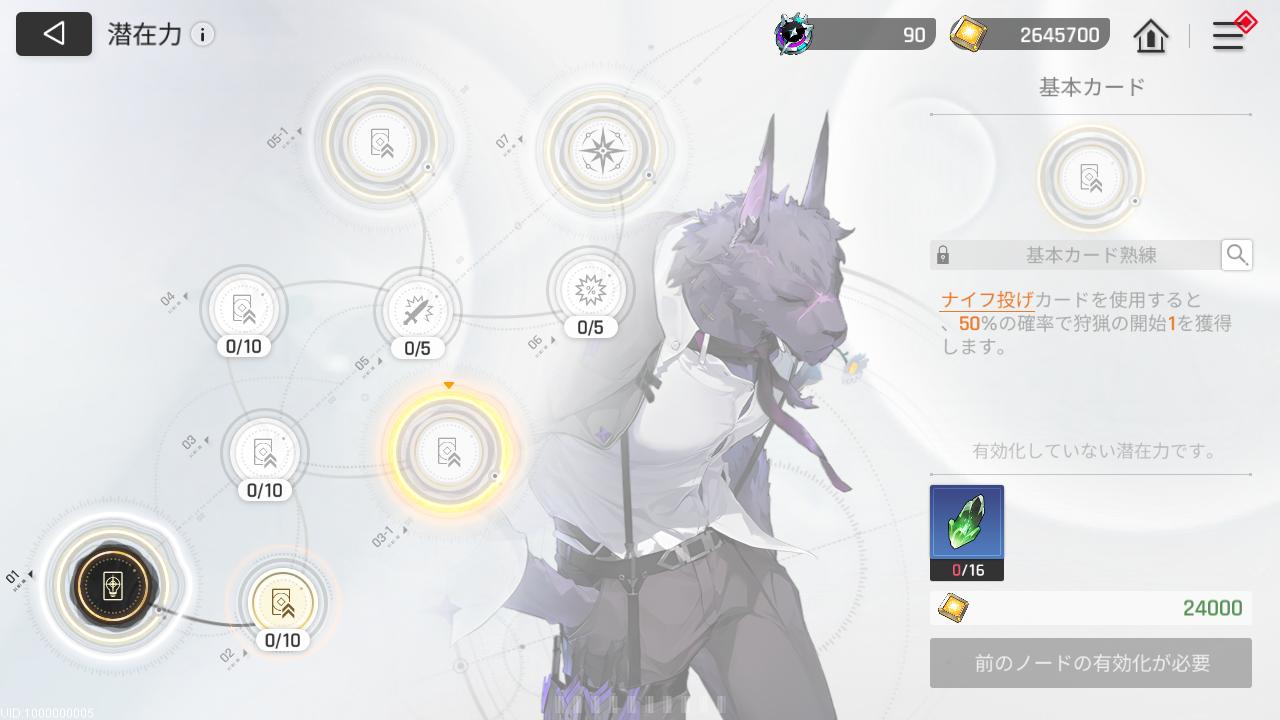The height and width of the screenshot is (720, 1280).
Task: Choose node 04 card upgrade
Action: 244,307
